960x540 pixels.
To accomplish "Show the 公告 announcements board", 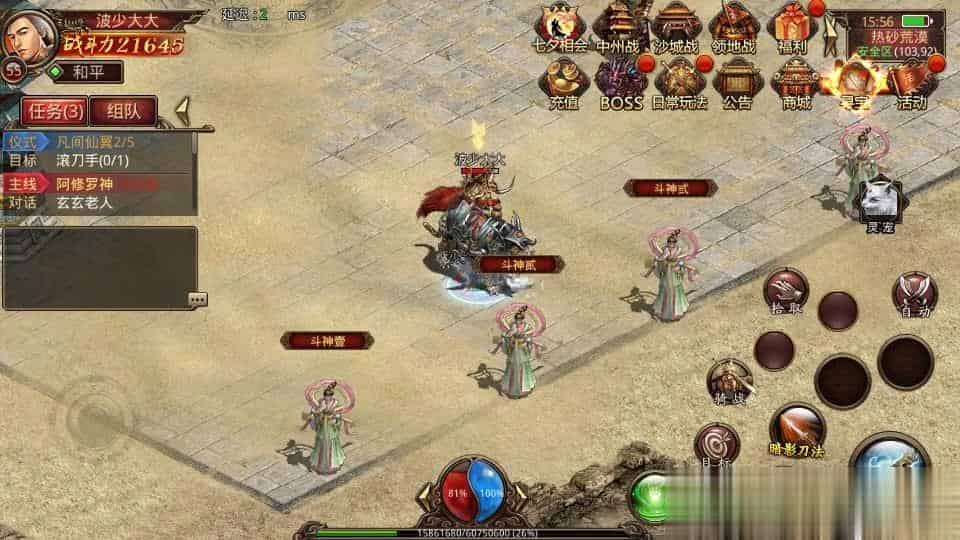I will coord(738,81).
